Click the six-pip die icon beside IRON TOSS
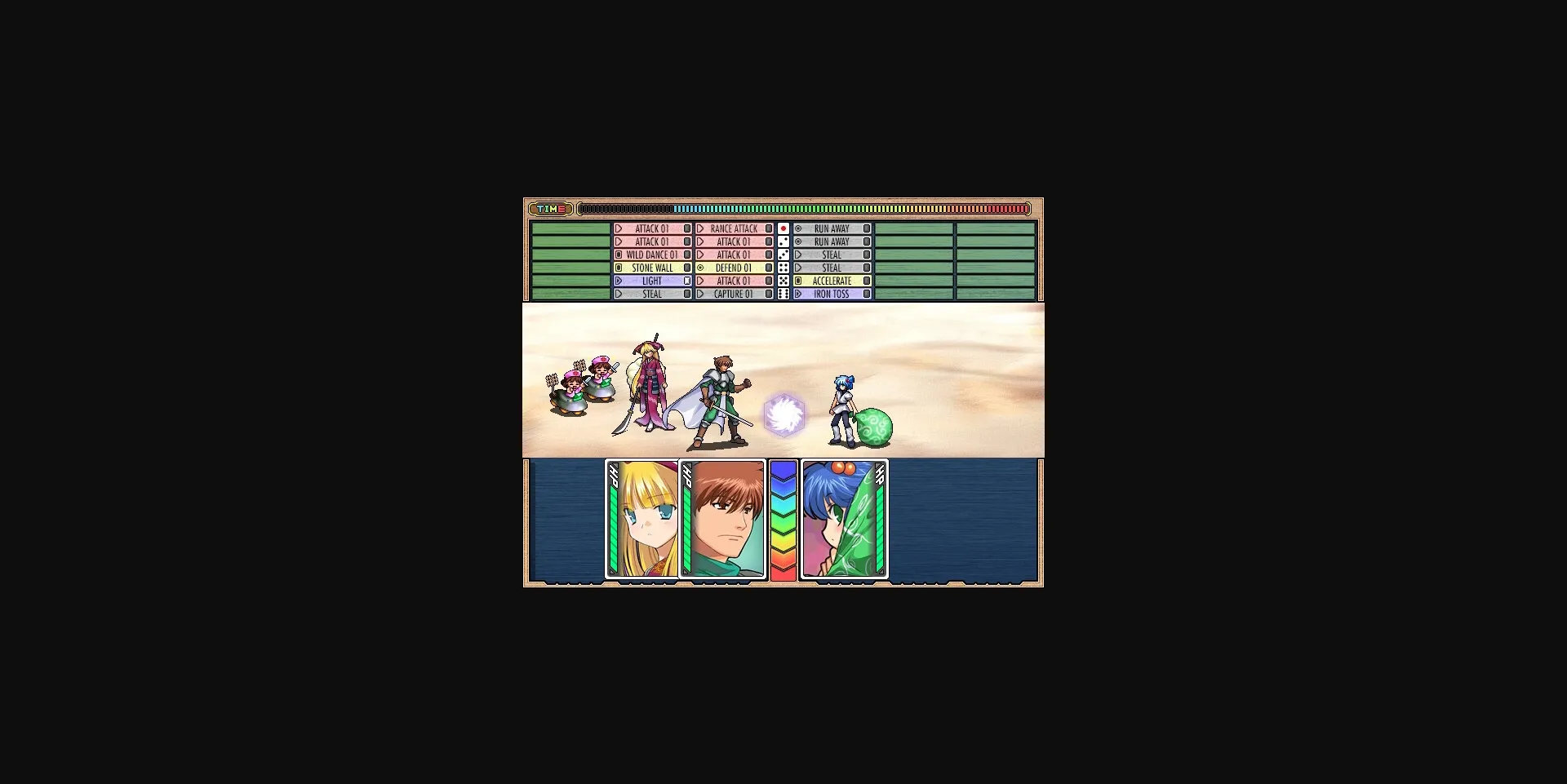The image size is (1567, 784). (782, 294)
